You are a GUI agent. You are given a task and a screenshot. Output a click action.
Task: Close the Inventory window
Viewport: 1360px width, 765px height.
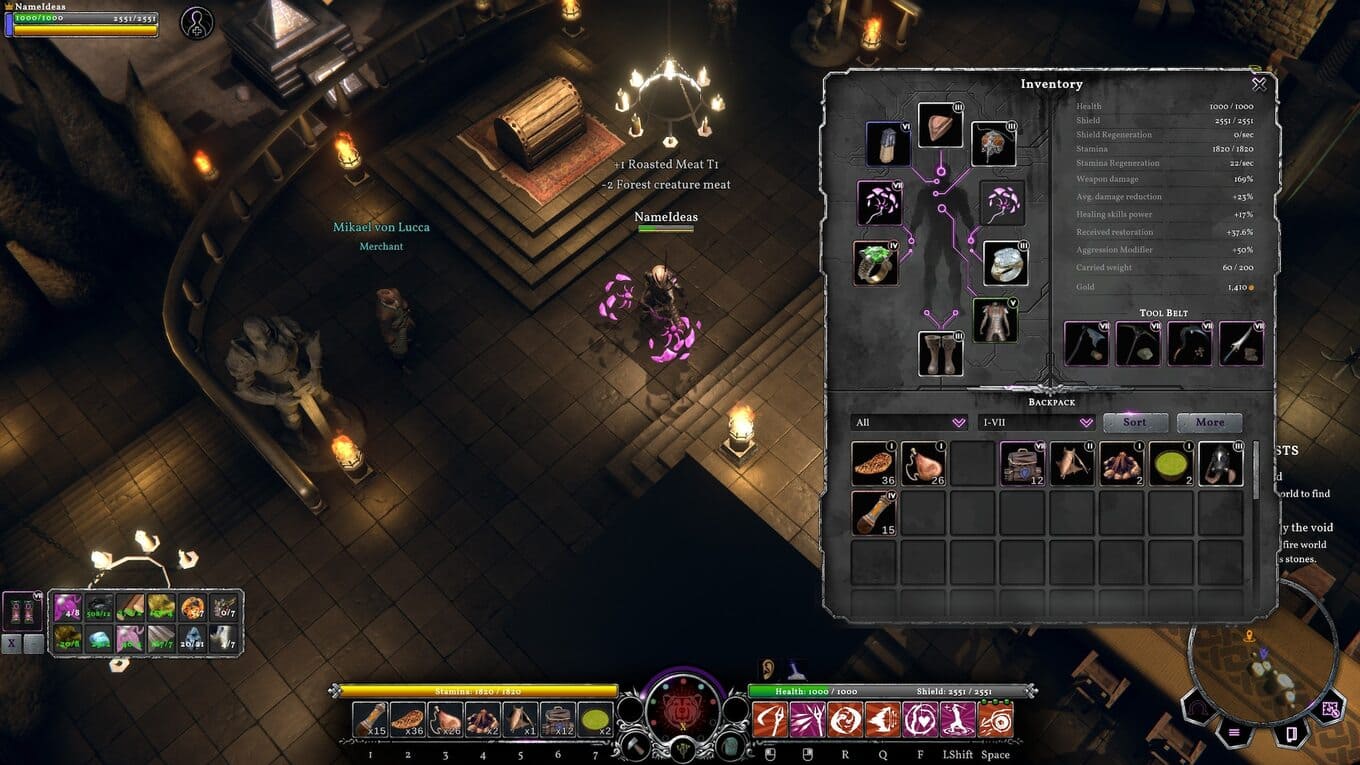(x=1259, y=85)
